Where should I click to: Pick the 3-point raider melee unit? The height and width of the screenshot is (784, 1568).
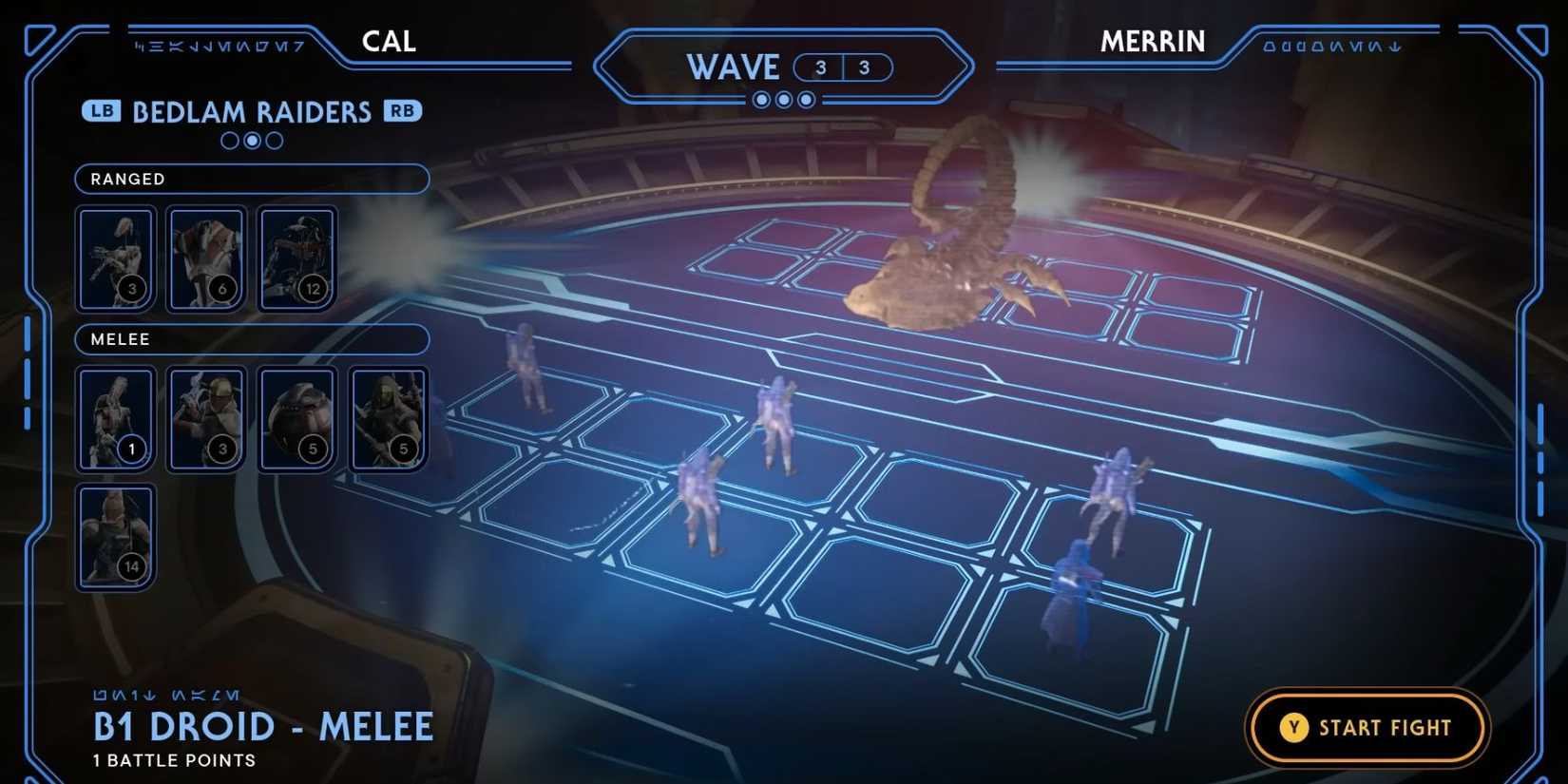(x=206, y=418)
